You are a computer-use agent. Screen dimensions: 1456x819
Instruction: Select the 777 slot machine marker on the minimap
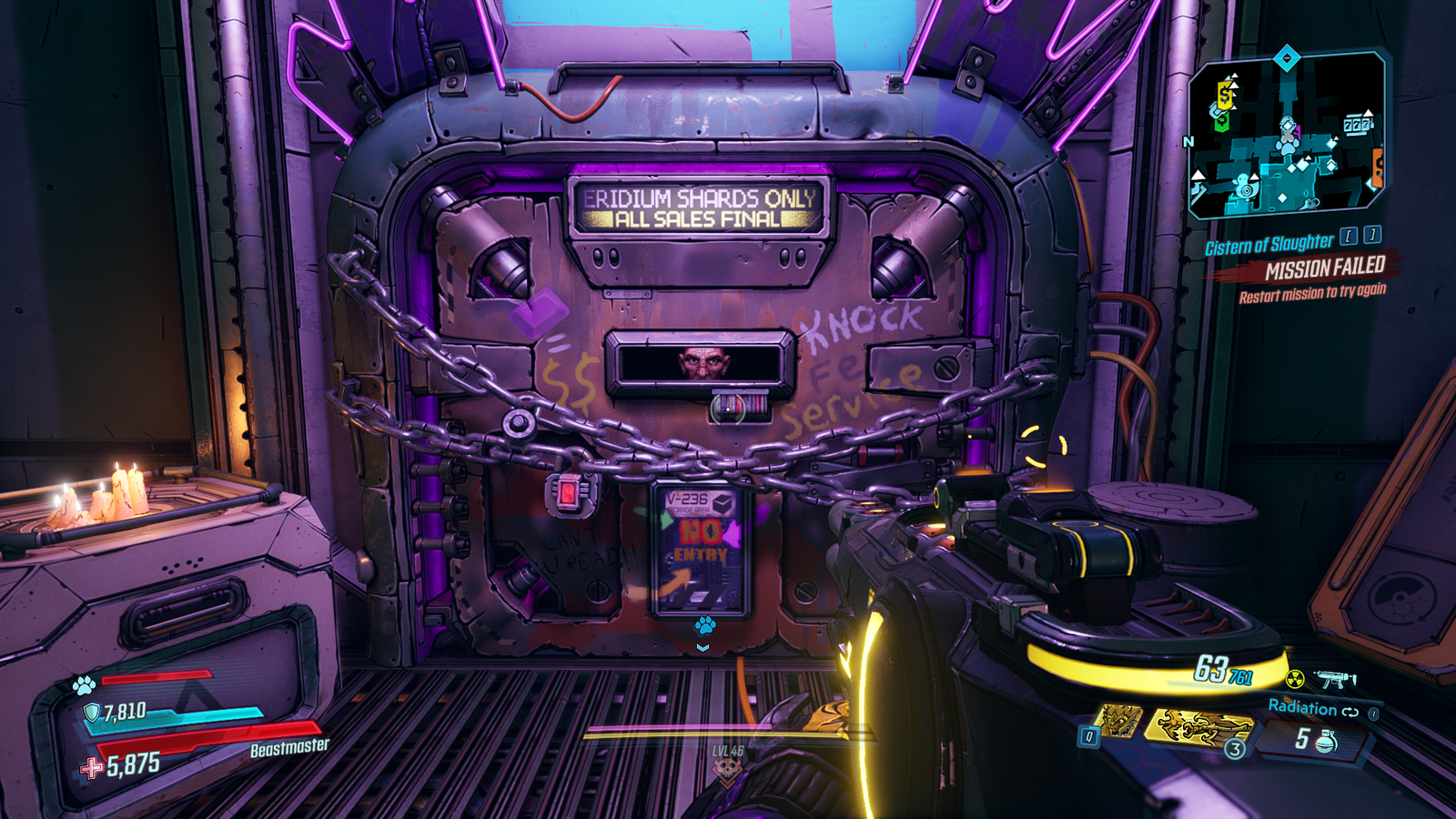[1359, 123]
